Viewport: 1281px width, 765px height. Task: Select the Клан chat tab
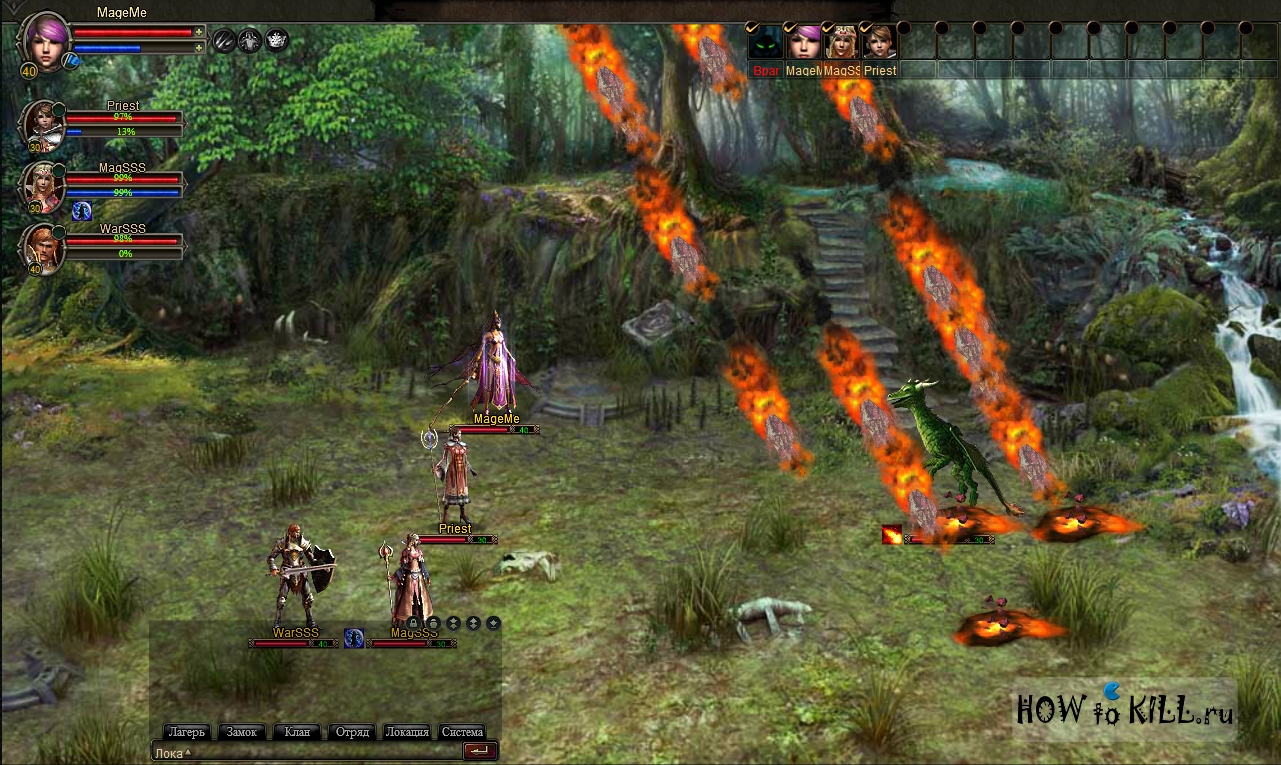297,732
